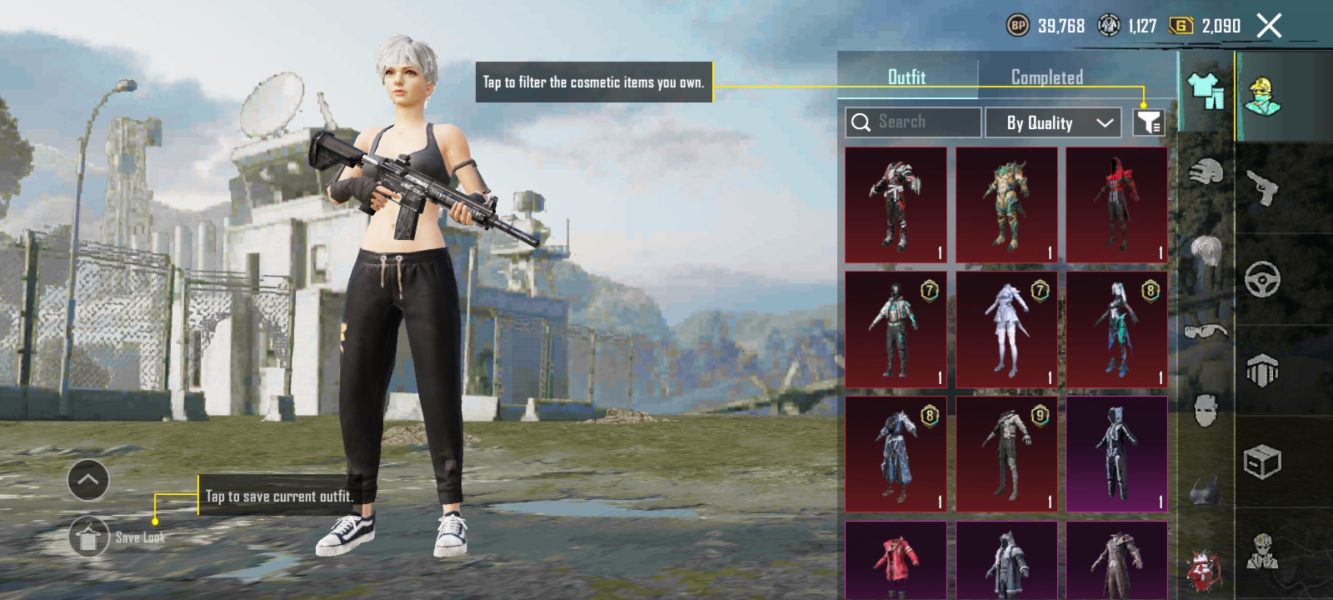Select the pistol weapon skins category
The height and width of the screenshot is (600, 1333).
[x=1261, y=187]
